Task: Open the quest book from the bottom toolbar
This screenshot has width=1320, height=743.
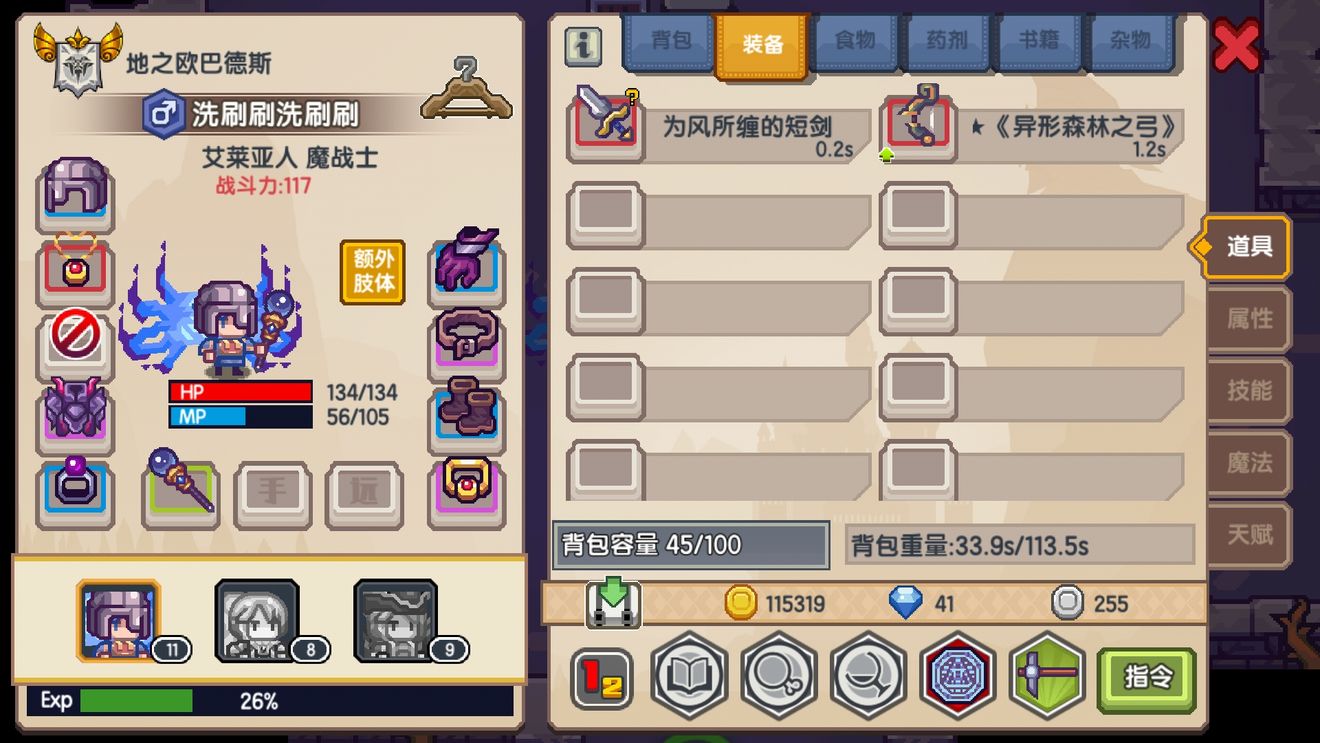Action: (x=689, y=676)
